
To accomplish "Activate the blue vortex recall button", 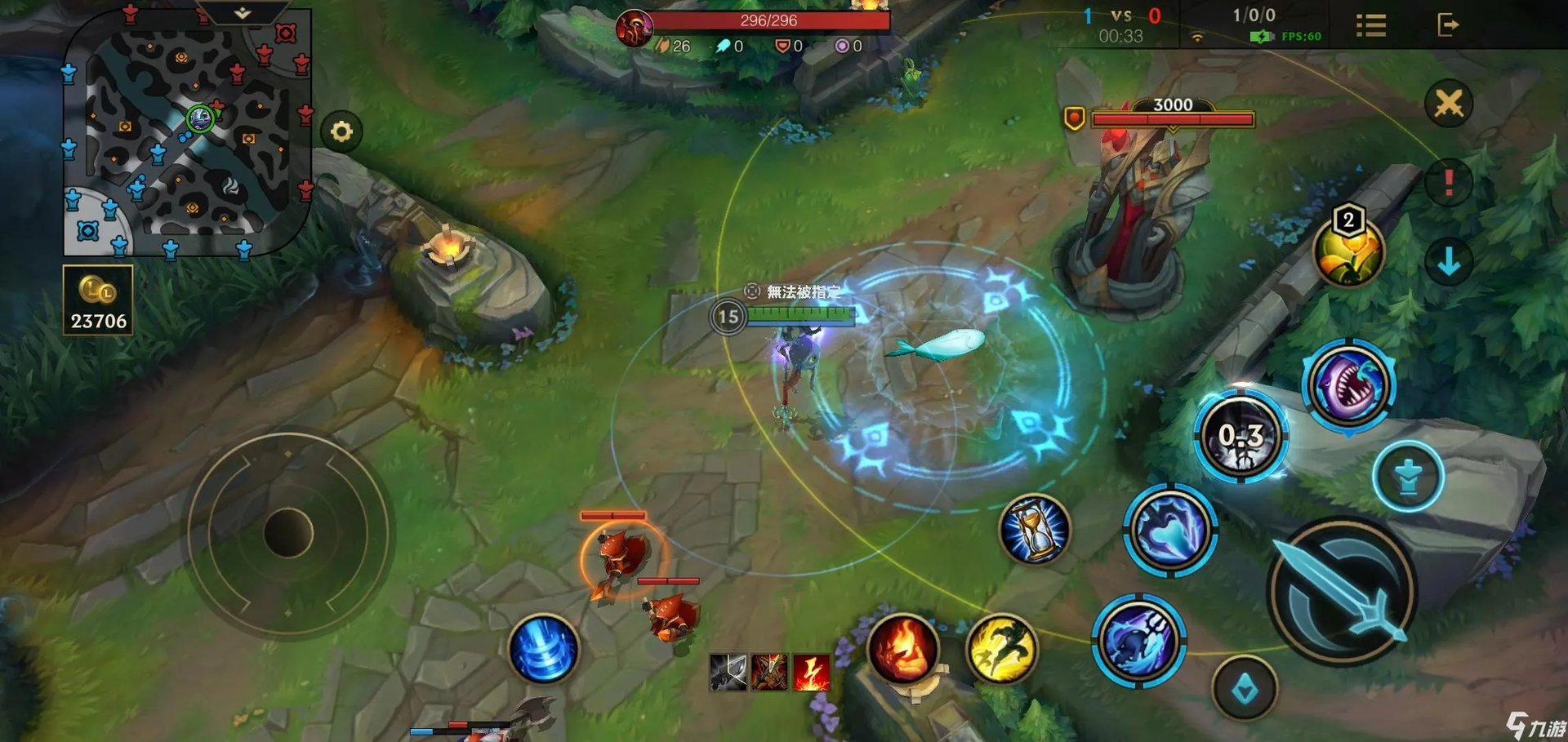I will (543, 649).
